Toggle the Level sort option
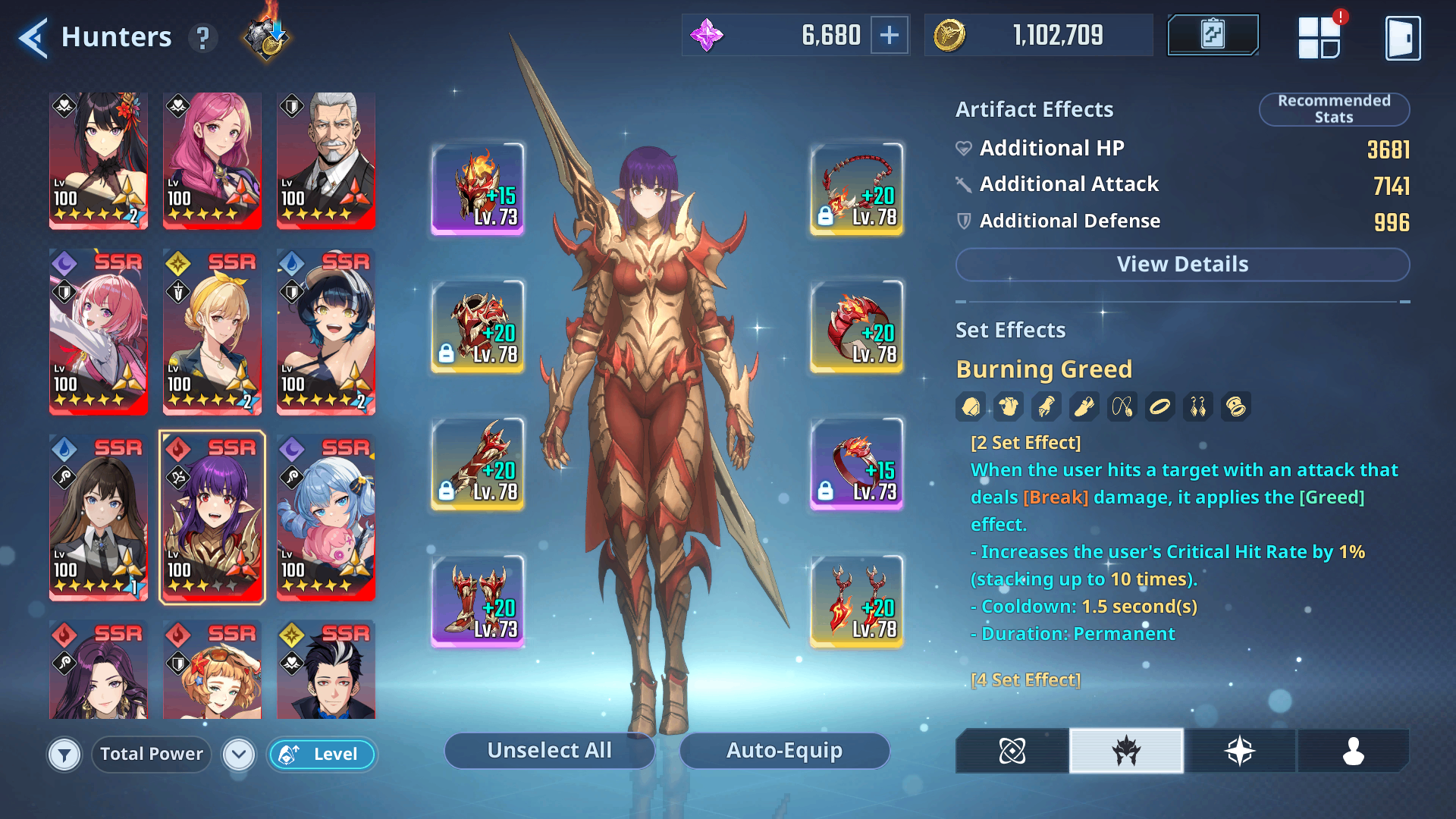Screen dimensions: 1456x819 pos(322,755)
